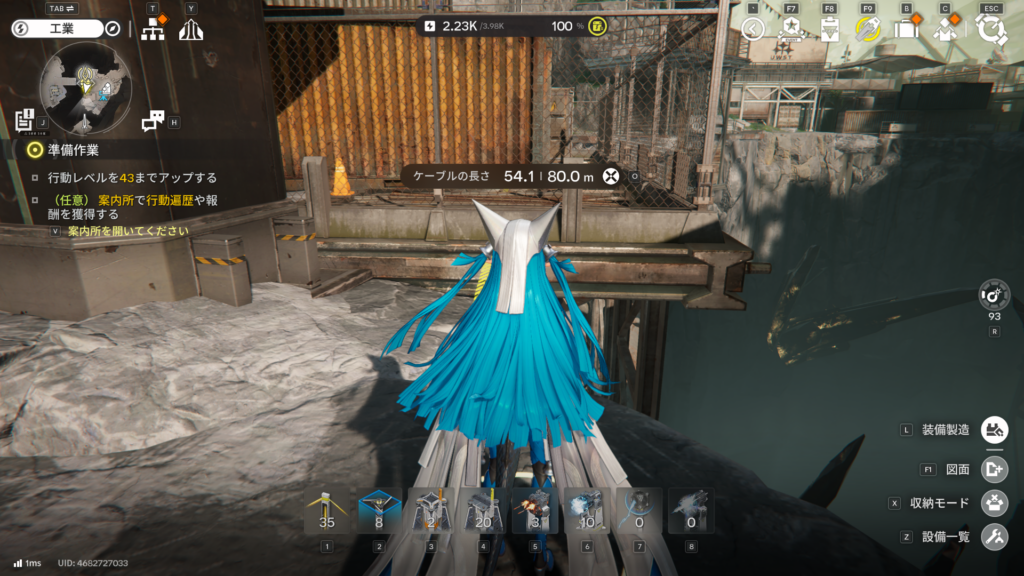Open the briefcase backpack icon
1024x576 pixels.
pyautogui.click(x=906, y=29)
